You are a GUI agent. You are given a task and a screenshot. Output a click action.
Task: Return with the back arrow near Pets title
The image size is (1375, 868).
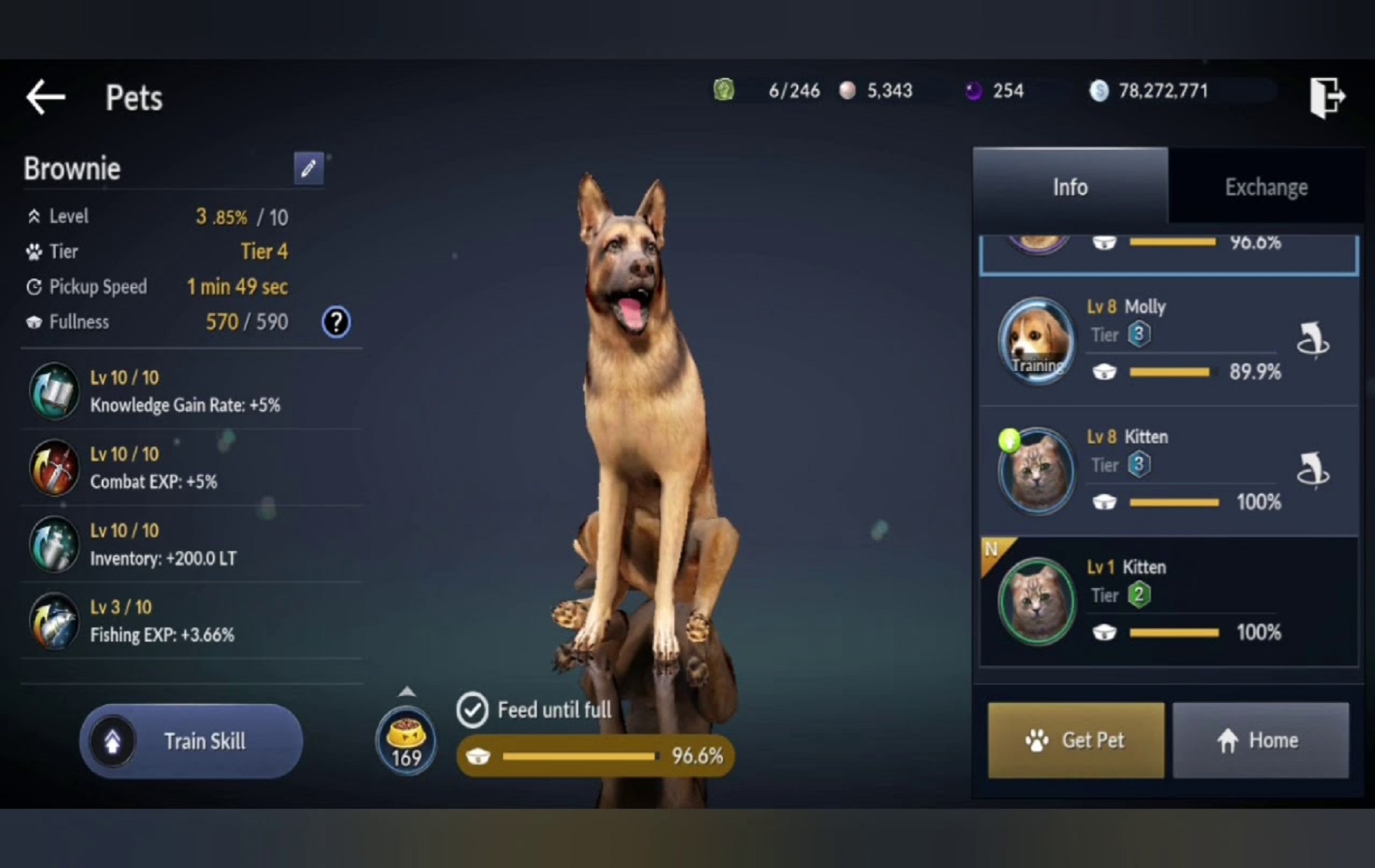pyautogui.click(x=45, y=98)
